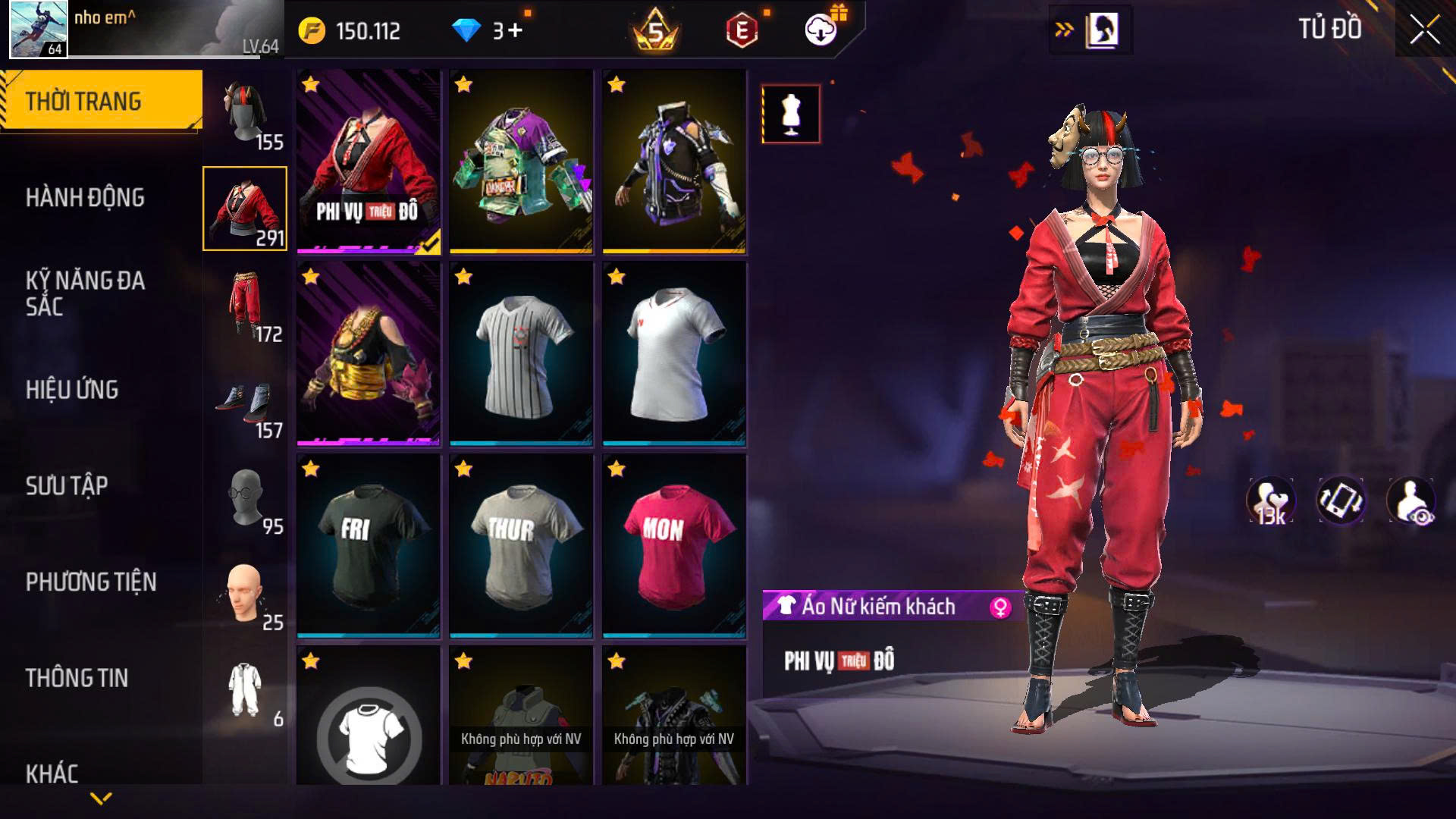Choose the head accessory category with 155 items
1456x819 pixels.
pyautogui.click(x=246, y=114)
